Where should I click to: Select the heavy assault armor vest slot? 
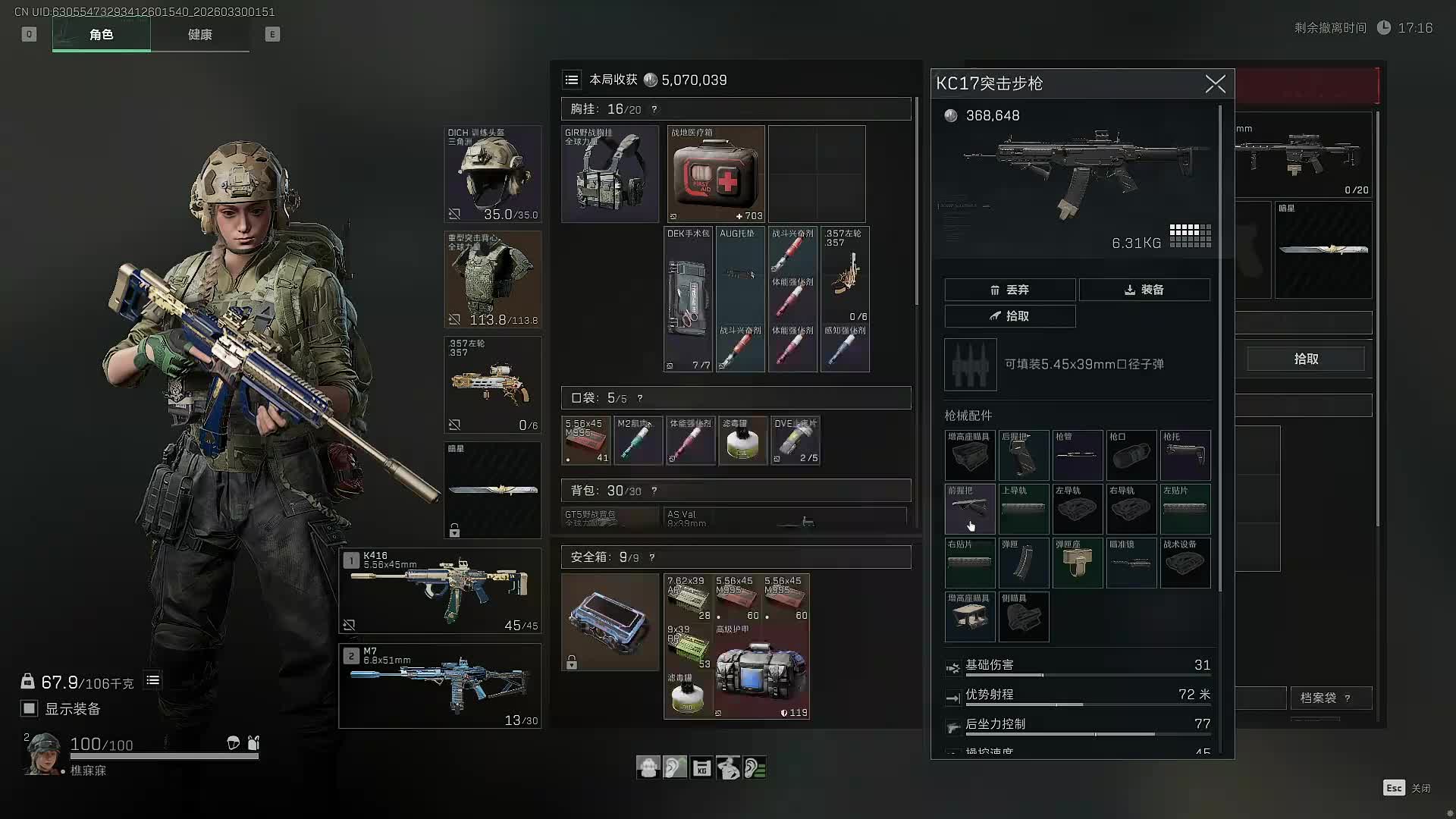click(x=492, y=279)
